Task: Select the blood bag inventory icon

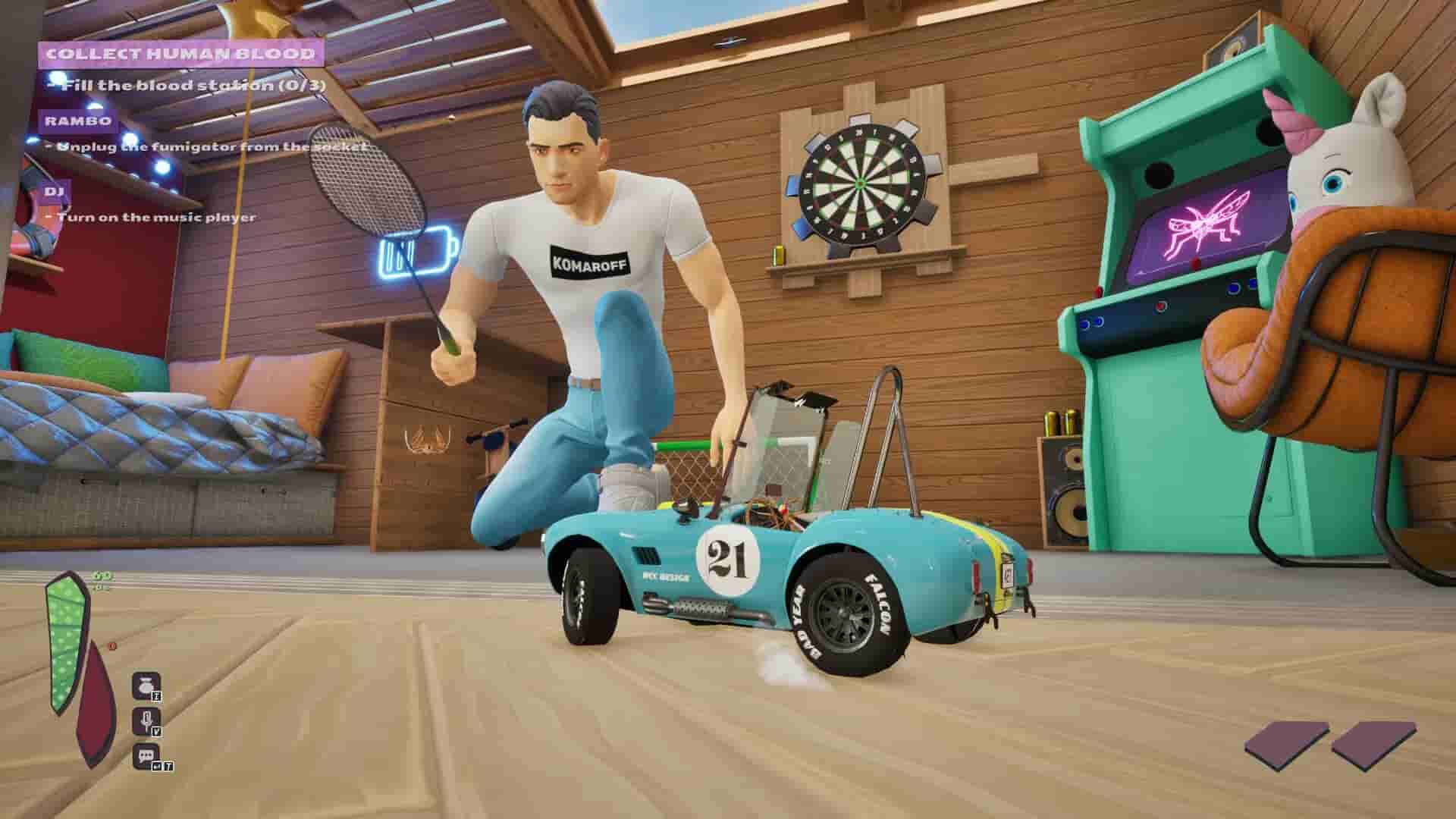Action: [x=147, y=686]
